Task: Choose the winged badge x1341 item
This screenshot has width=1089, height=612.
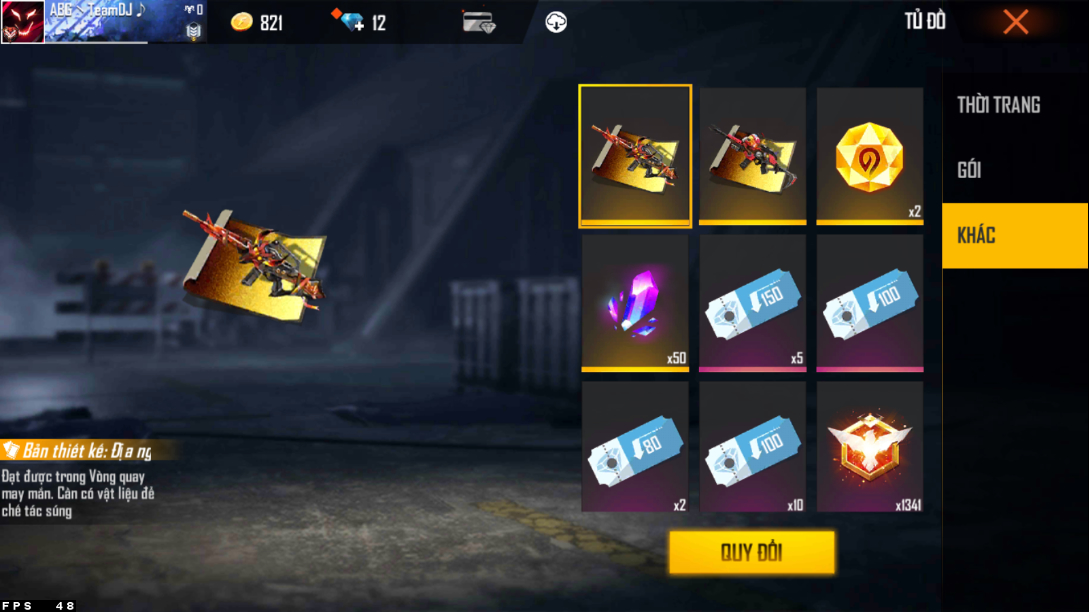Action: (869, 446)
